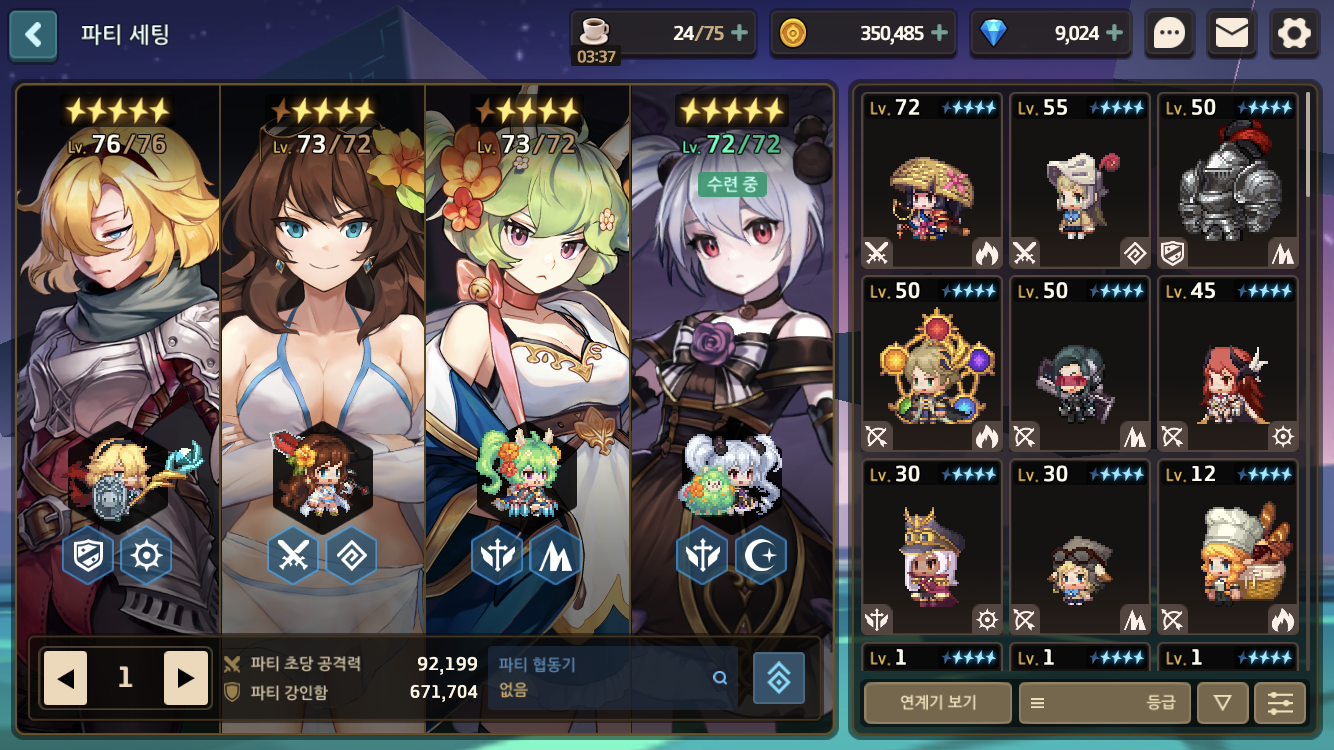Buy more blue diamonds with plus button
Viewport: 1334px width, 750px height.
coord(1115,33)
